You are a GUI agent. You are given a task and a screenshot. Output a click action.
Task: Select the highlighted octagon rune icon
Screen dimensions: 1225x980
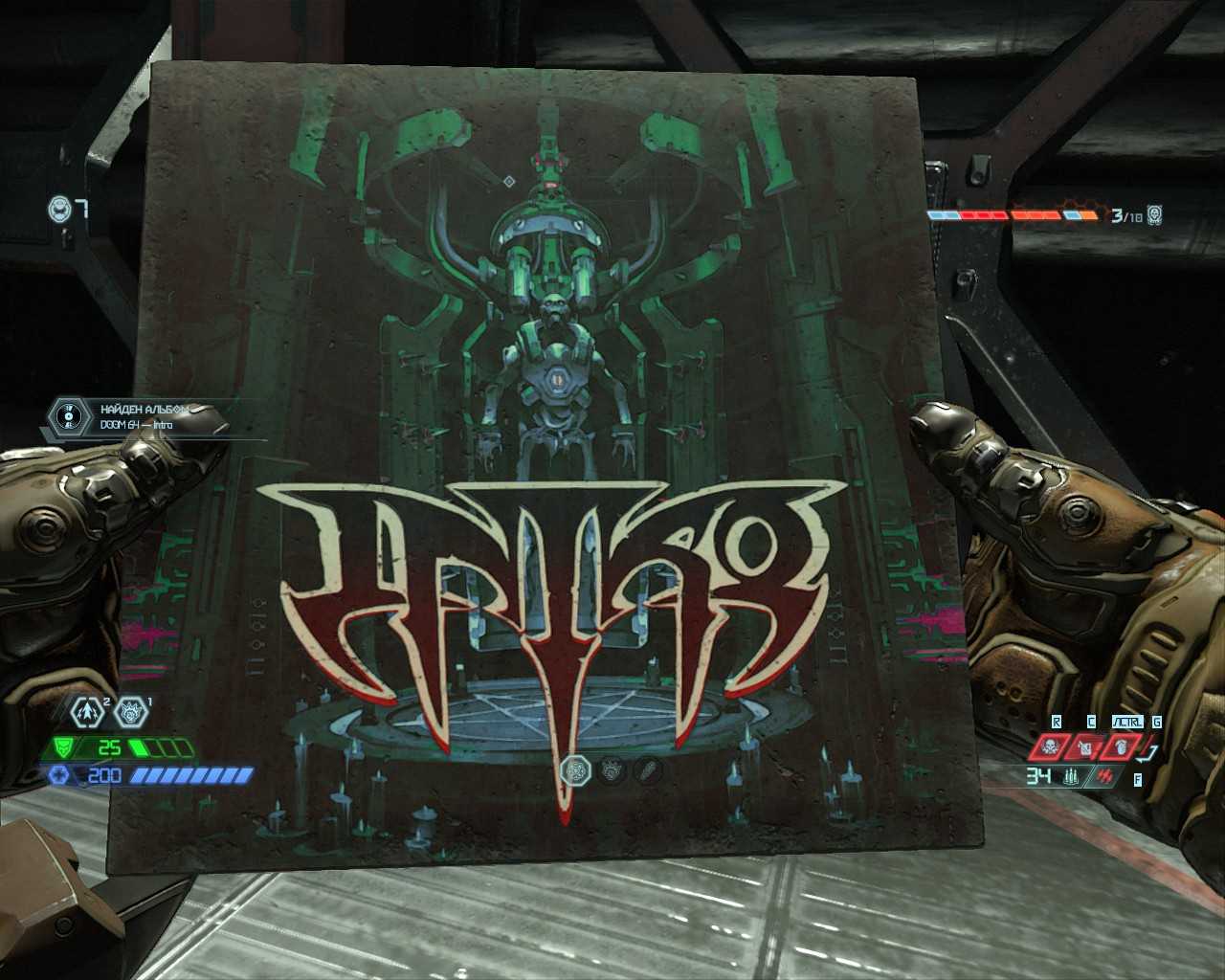pyautogui.click(x=576, y=768)
